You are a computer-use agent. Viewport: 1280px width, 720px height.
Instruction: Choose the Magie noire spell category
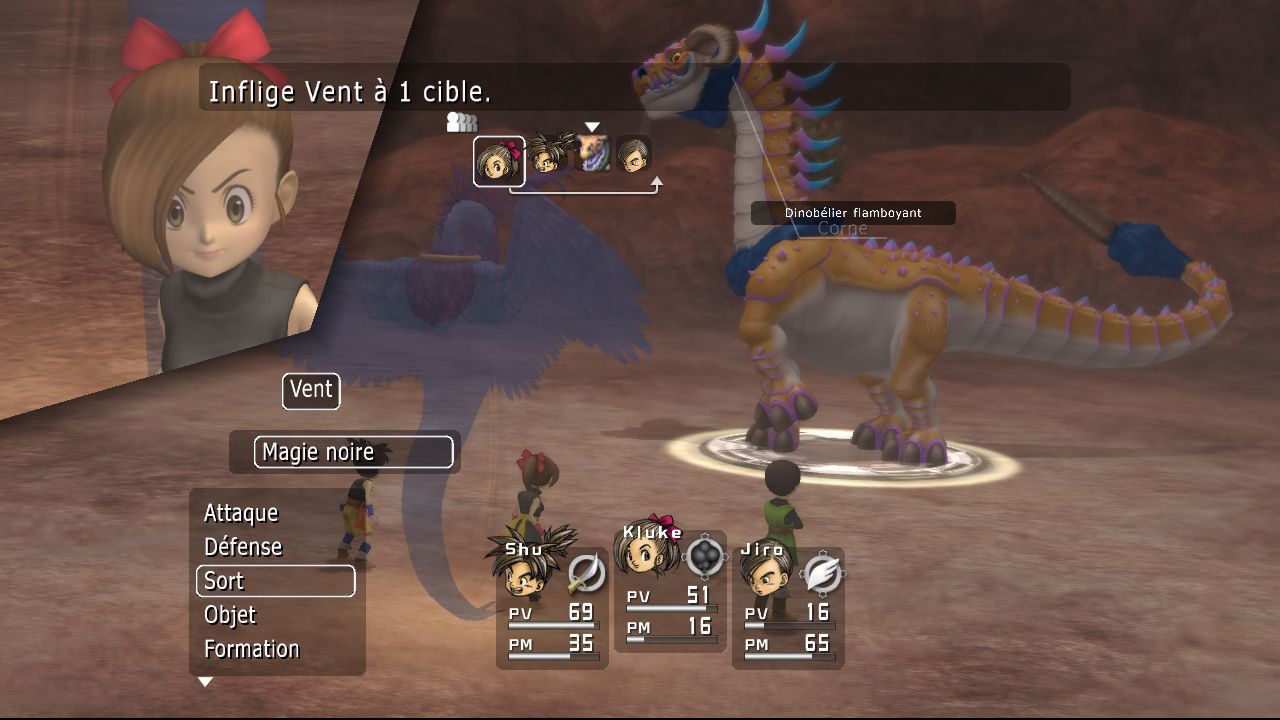(353, 452)
